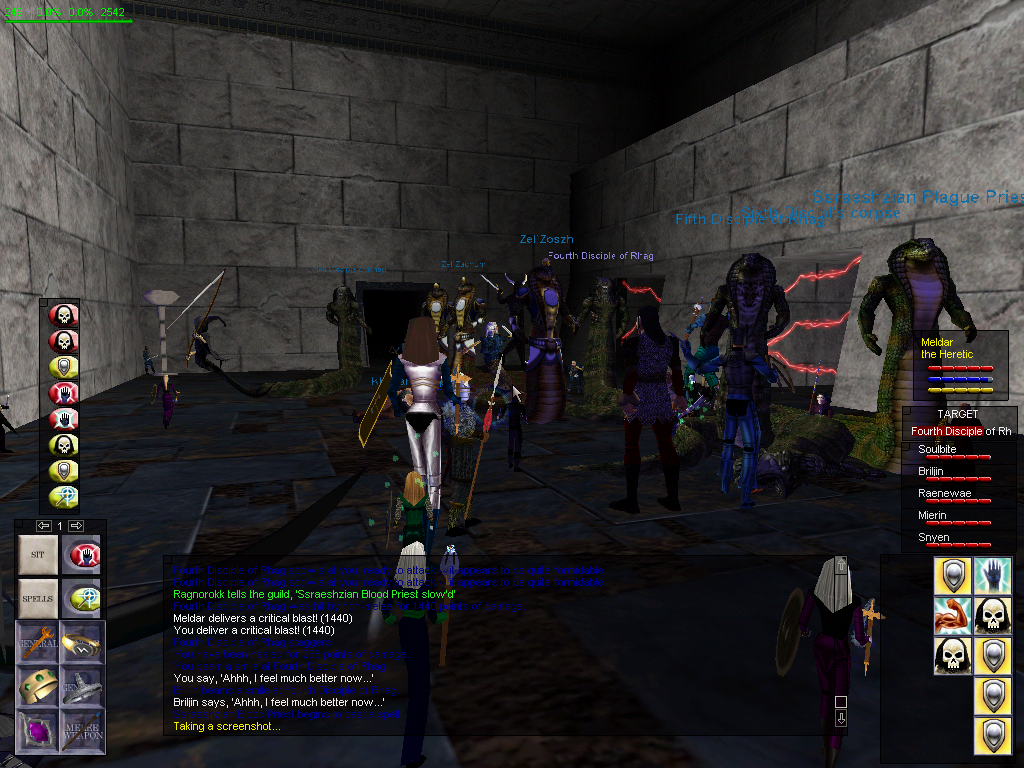This screenshot has height=768, width=1024.
Task: Click the chat window scroll-down arrow
Action: pyautogui.click(x=841, y=718)
